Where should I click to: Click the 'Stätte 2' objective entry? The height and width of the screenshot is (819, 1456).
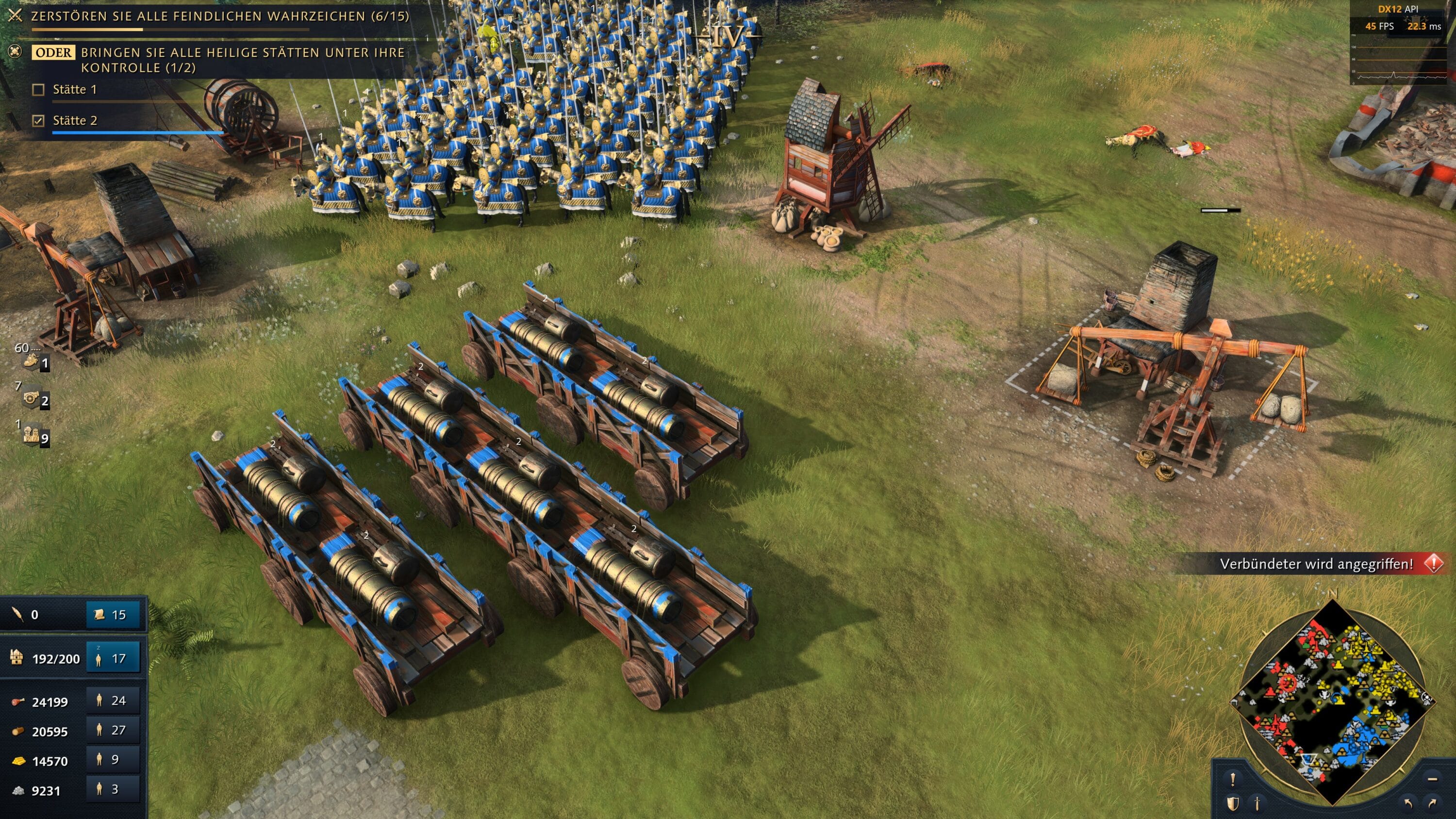tap(75, 120)
